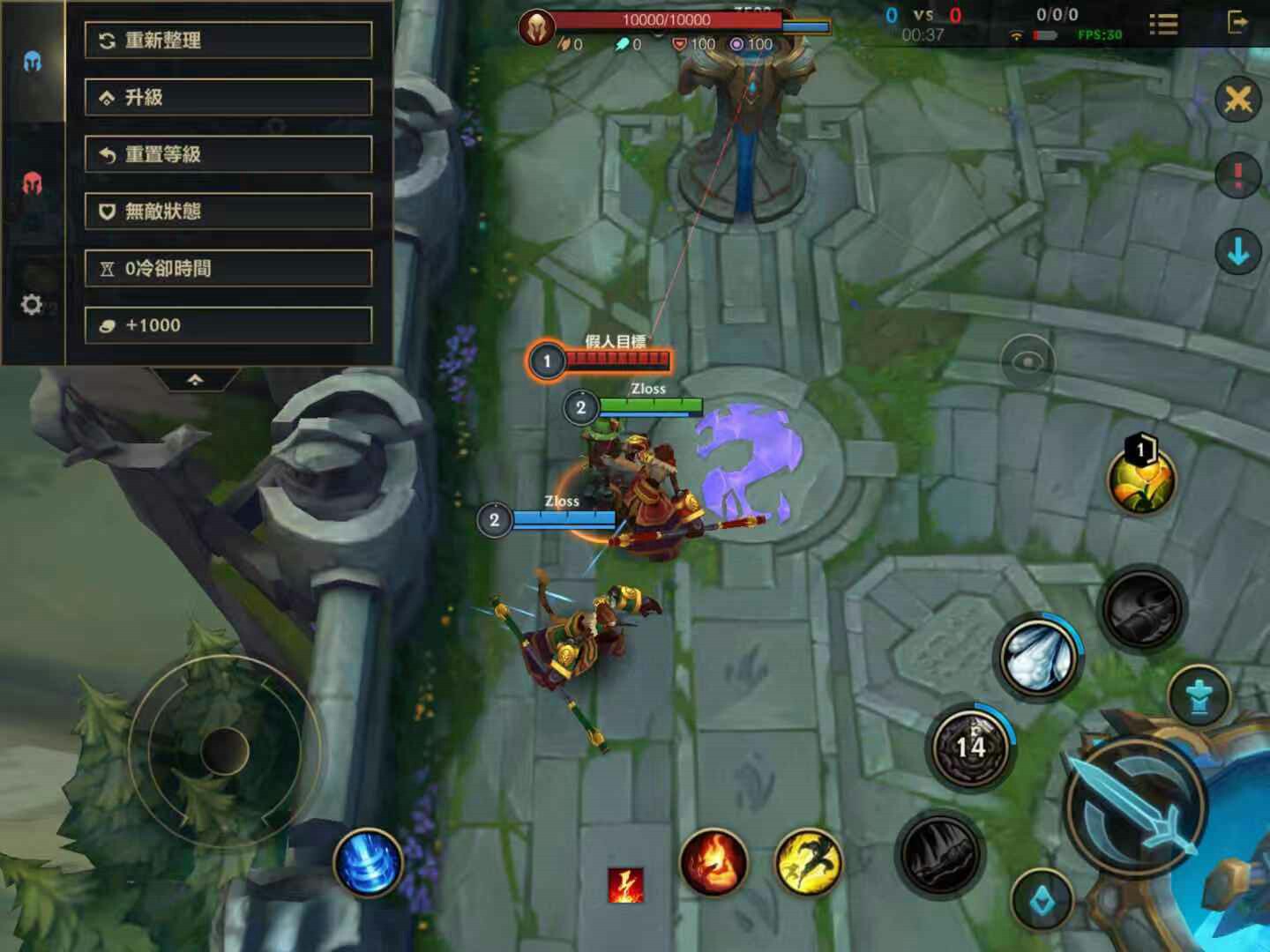Collapse the practice tool panel arrow
The height and width of the screenshot is (952, 1270).
point(195,379)
